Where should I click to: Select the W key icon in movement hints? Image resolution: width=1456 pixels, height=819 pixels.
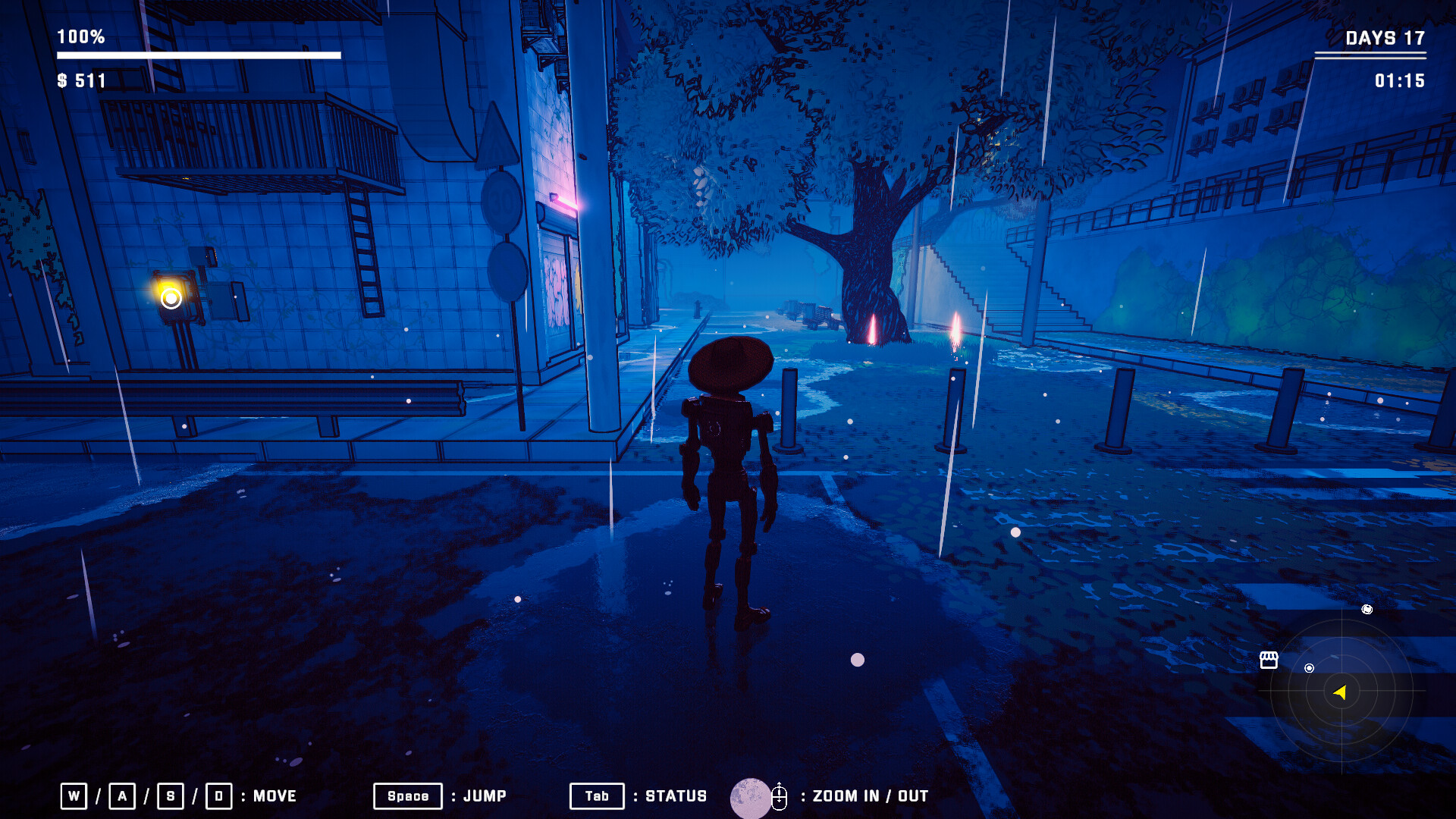pos(74,796)
